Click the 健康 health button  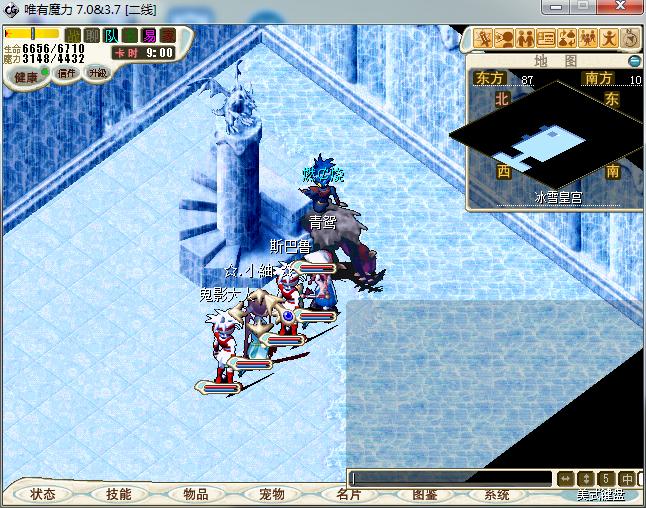[27, 76]
